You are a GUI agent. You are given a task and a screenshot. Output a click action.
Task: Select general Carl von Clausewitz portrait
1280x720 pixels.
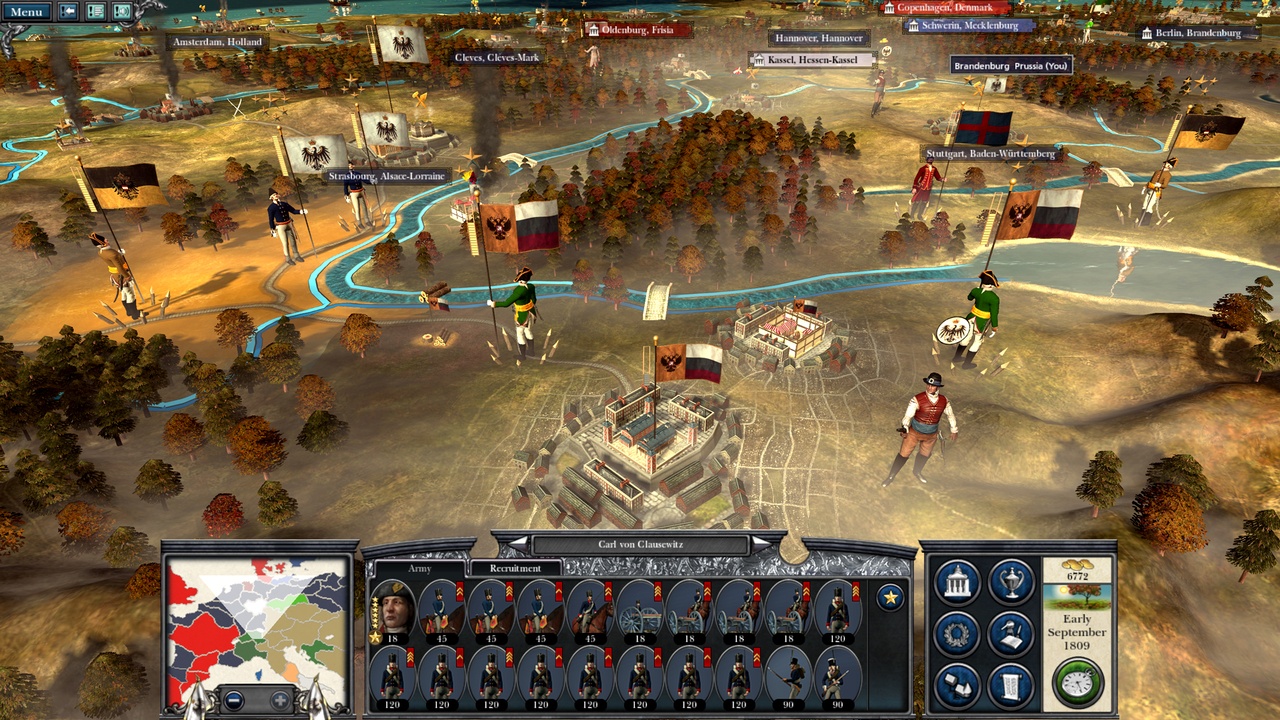point(393,610)
